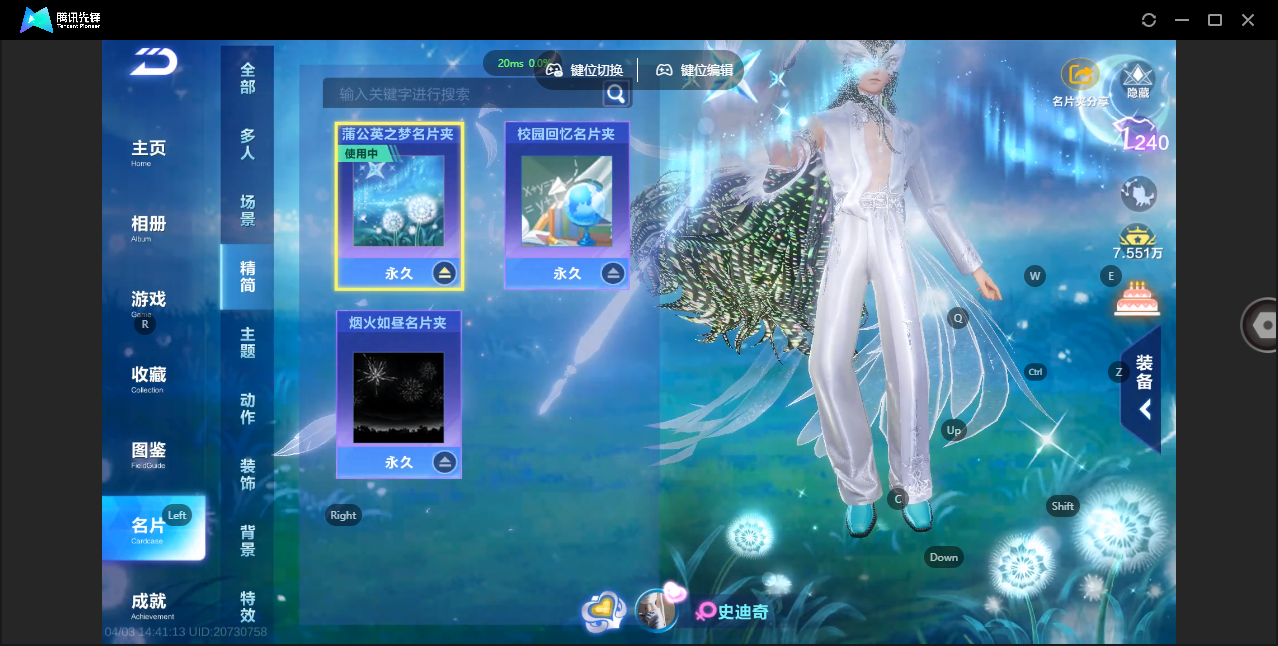
Task: Click the 名片夹分享 share icon
Action: click(x=1080, y=76)
